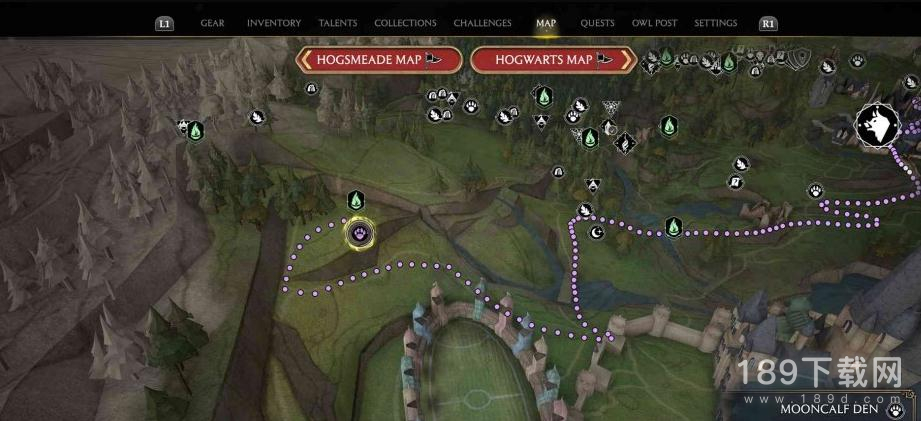Choose the crescent moon map marker

coord(597,232)
